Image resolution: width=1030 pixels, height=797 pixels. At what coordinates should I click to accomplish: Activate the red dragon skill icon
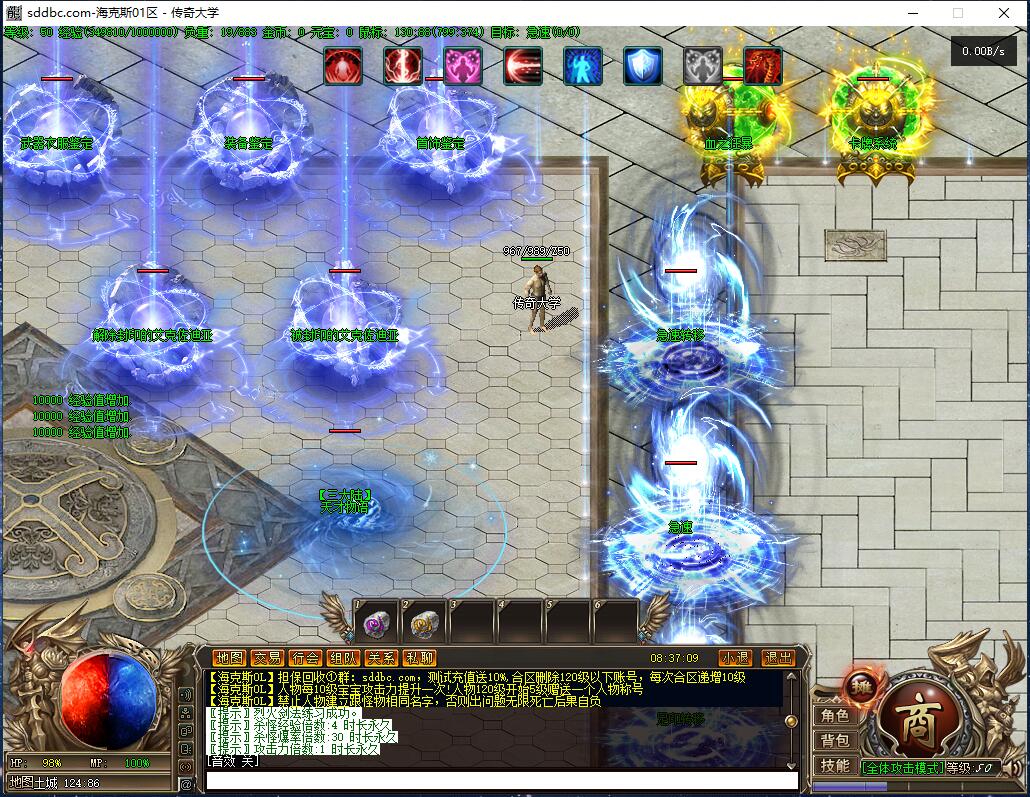click(x=762, y=66)
